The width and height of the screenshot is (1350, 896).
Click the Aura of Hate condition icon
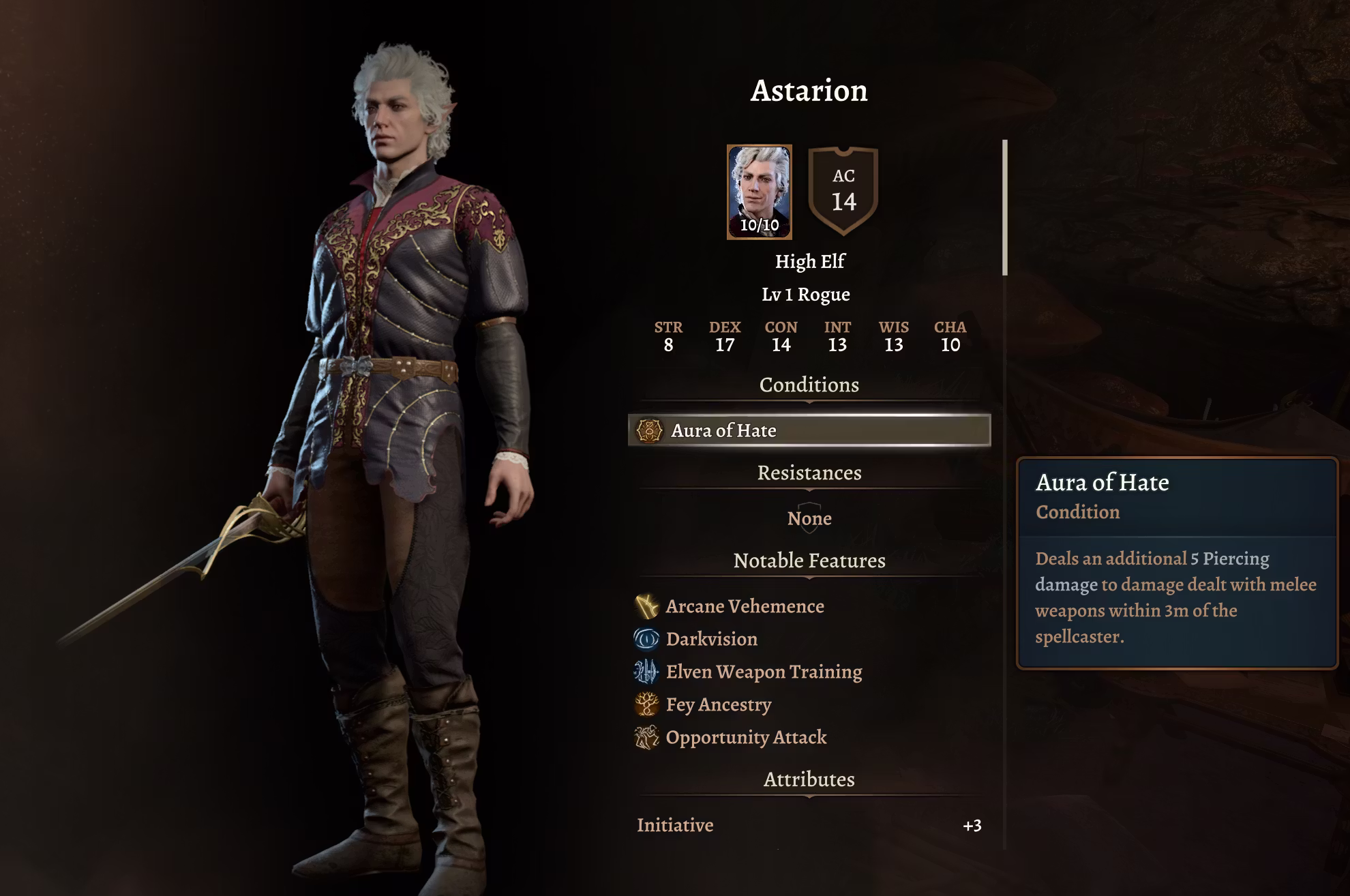tap(651, 430)
